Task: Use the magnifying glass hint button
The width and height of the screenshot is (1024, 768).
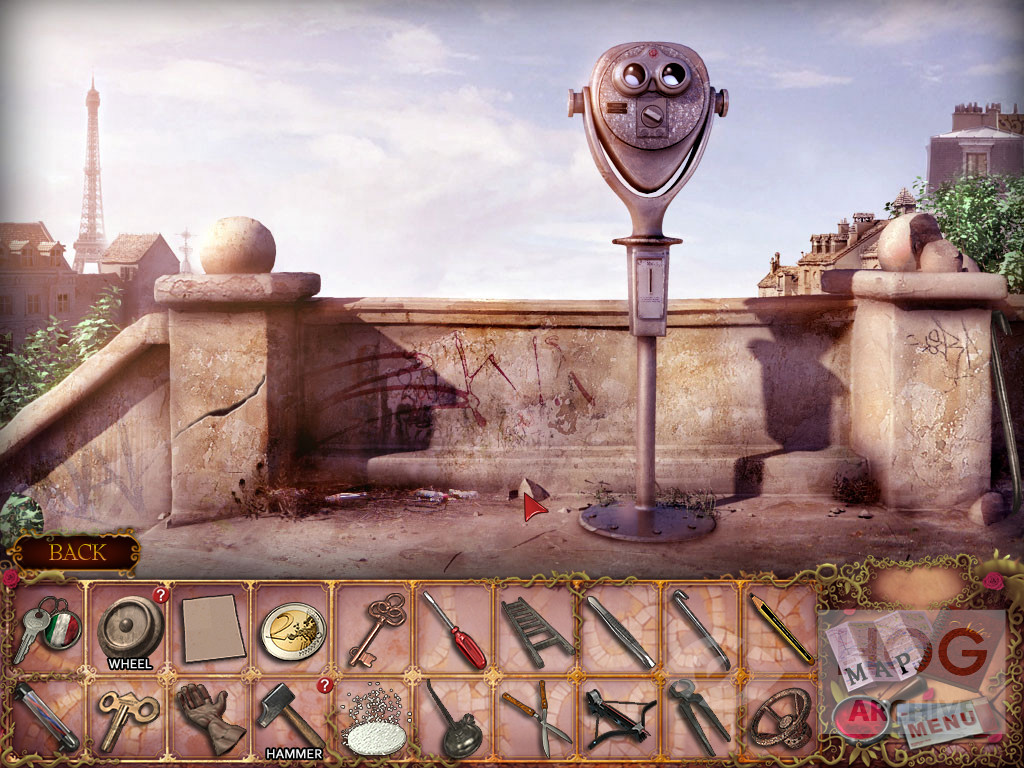Action: click(x=858, y=716)
